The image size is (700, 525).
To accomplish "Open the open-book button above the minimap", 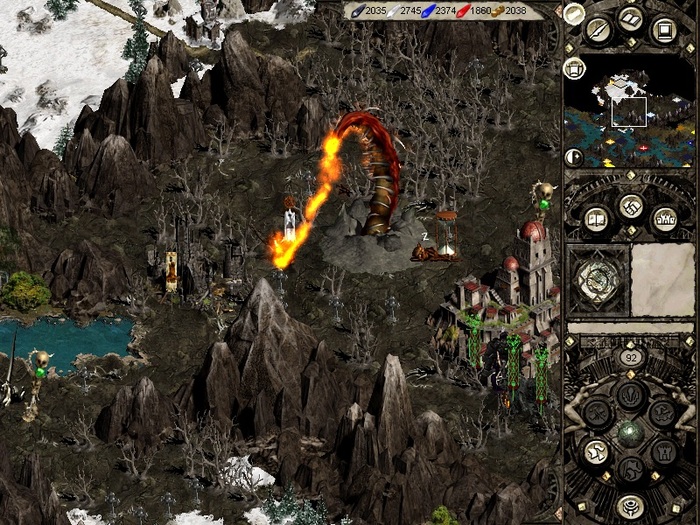I will click(630, 18).
